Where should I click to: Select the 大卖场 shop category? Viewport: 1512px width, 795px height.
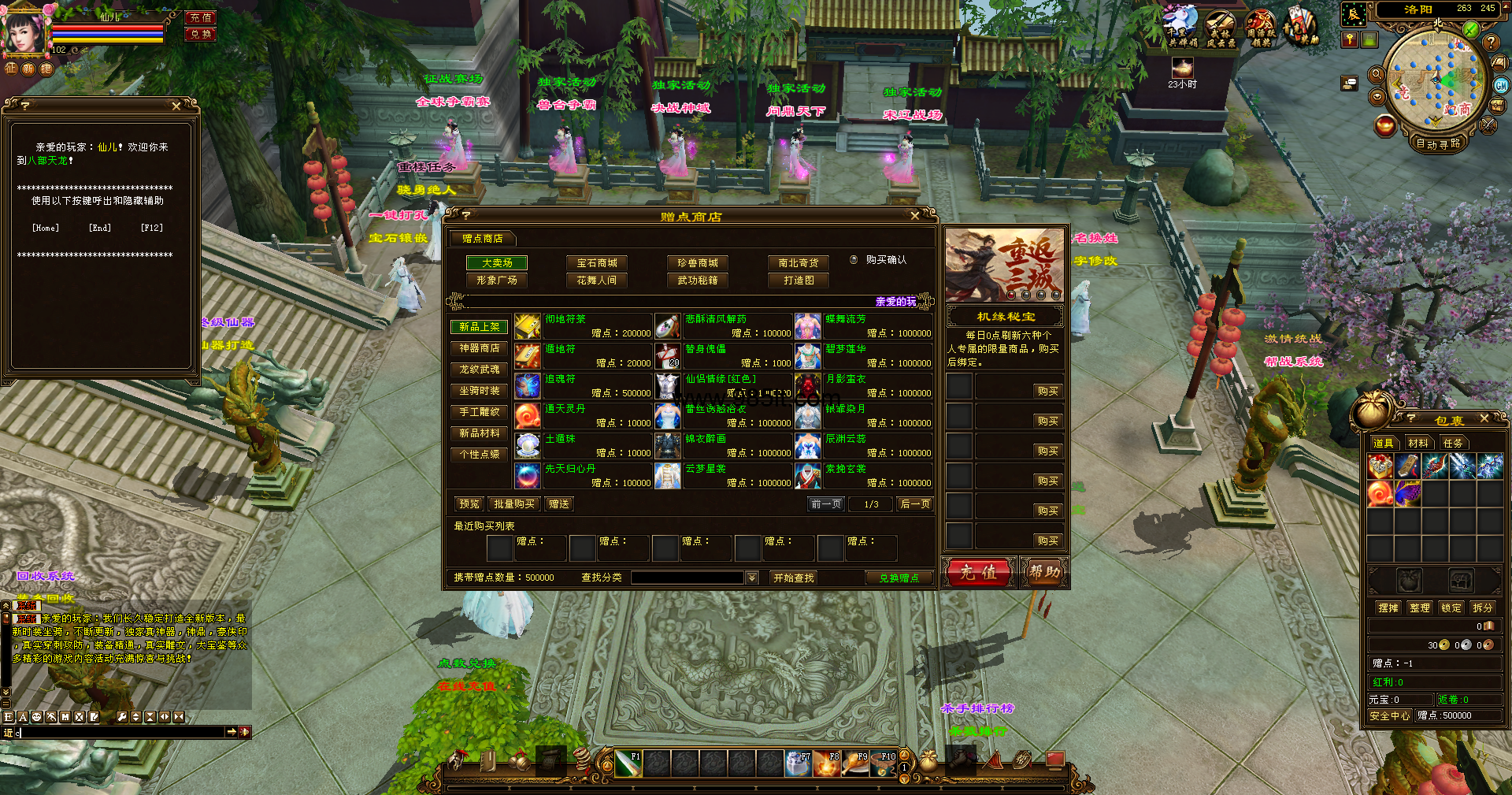coord(497,263)
